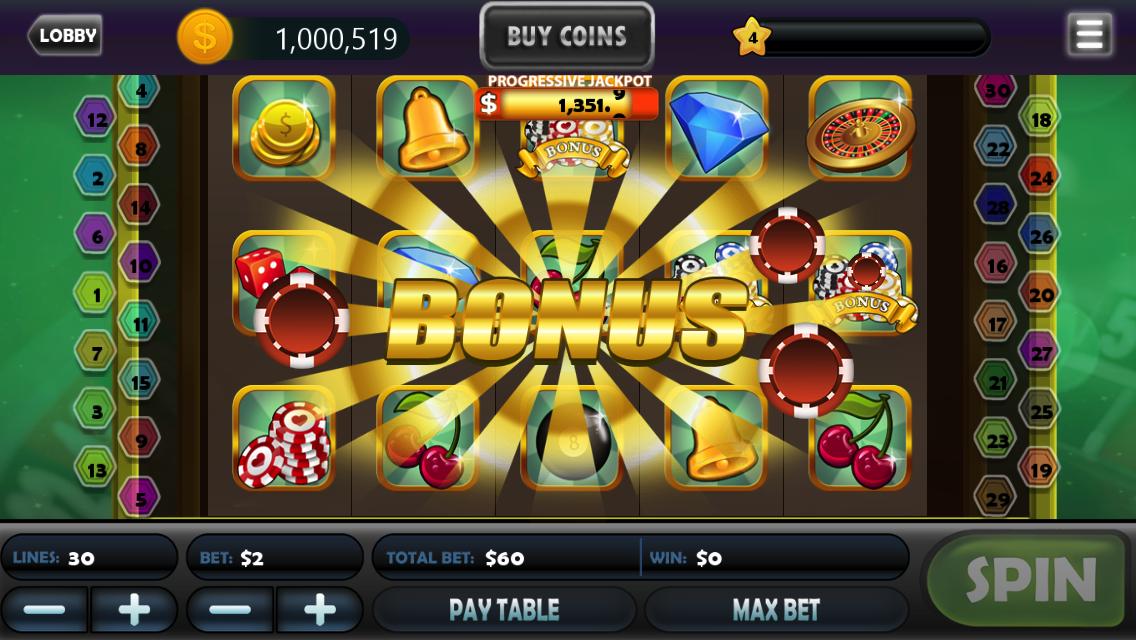Screen dimensions: 1136x640
Task: Set the Max Bet
Action: pyautogui.click(x=776, y=609)
